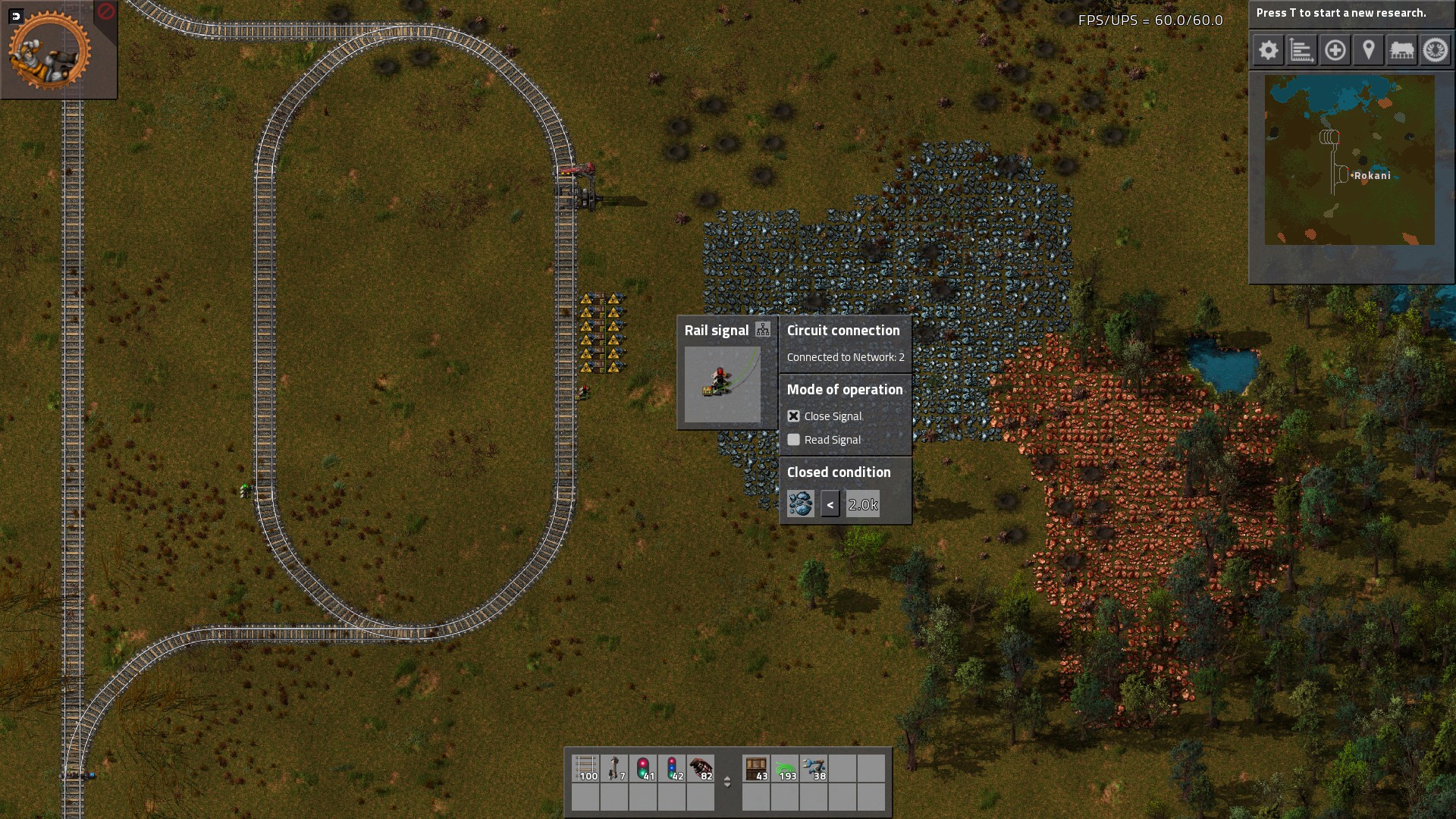Open the minimap view
The image size is (1456, 819).
pyautogui.click(x=1350, y=159)
